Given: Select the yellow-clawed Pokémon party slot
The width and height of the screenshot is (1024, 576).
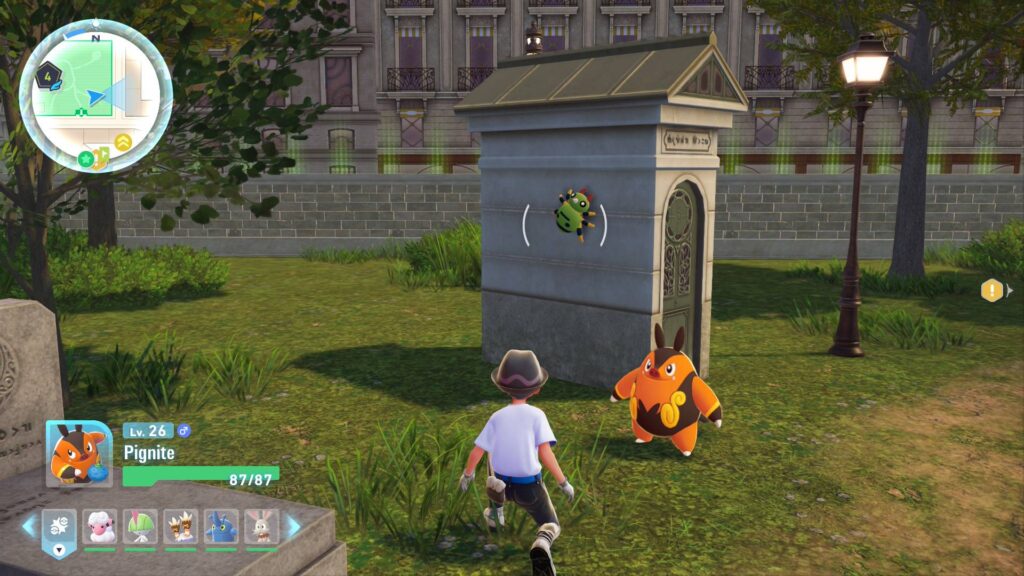Looking at the screenshot, I should (181, 526).
